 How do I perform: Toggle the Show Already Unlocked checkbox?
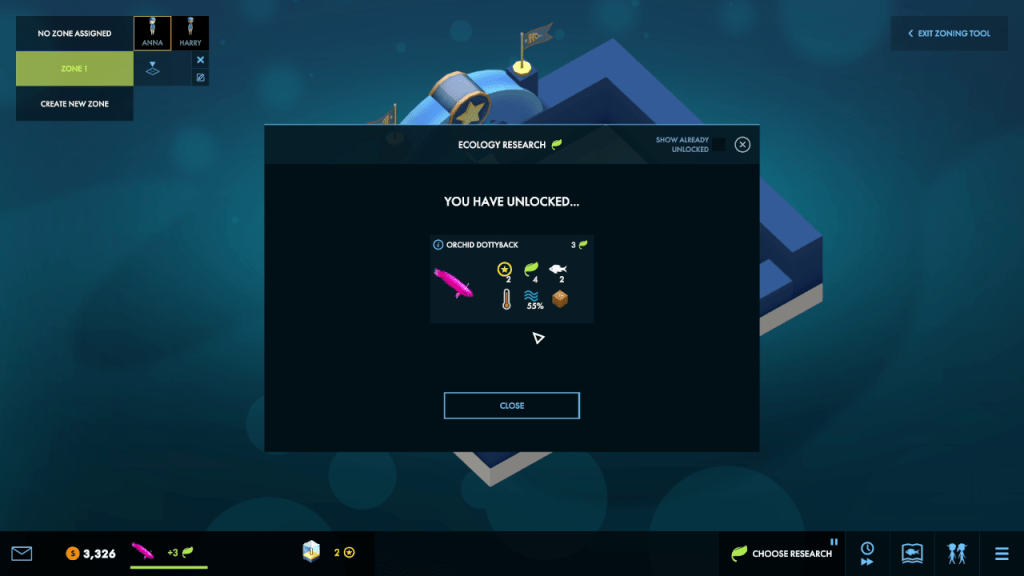(717, 145)
